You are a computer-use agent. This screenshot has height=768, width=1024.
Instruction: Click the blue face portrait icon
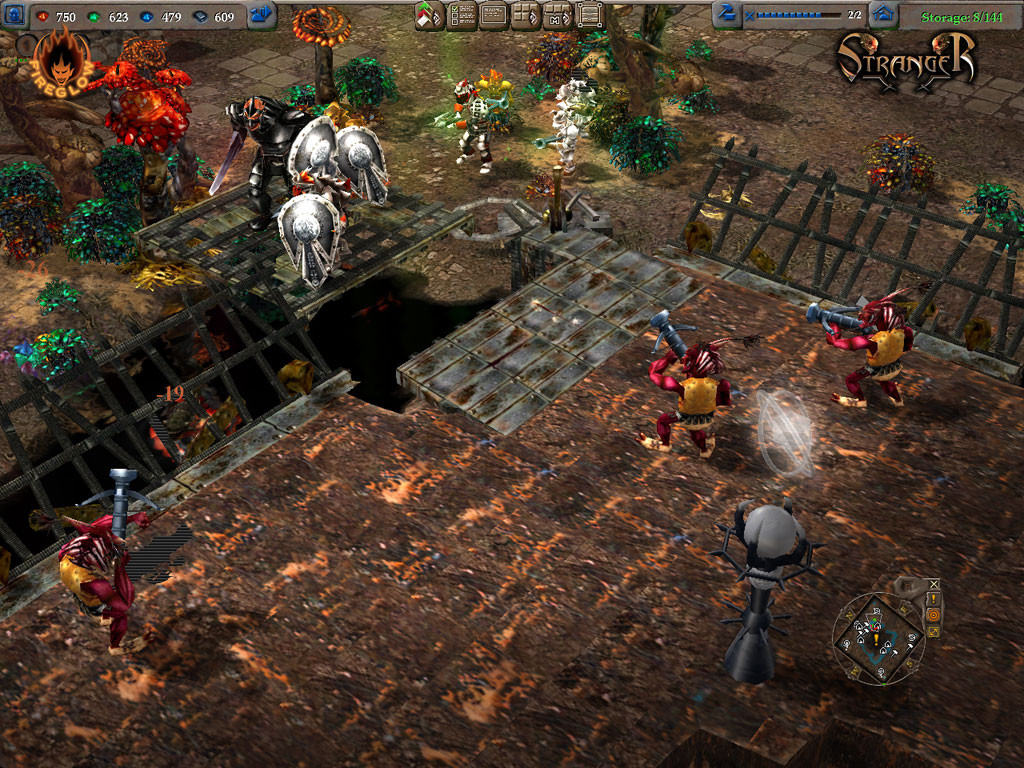point(13,14)
